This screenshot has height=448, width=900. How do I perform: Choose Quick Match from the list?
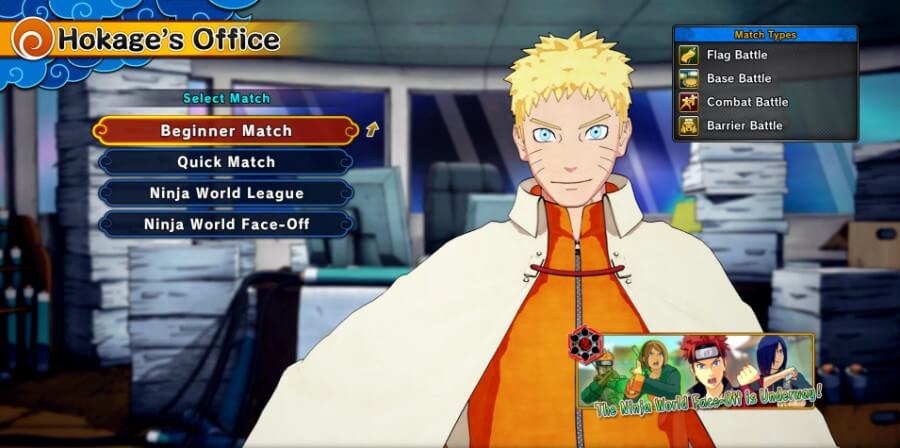(x=226, y=162)
